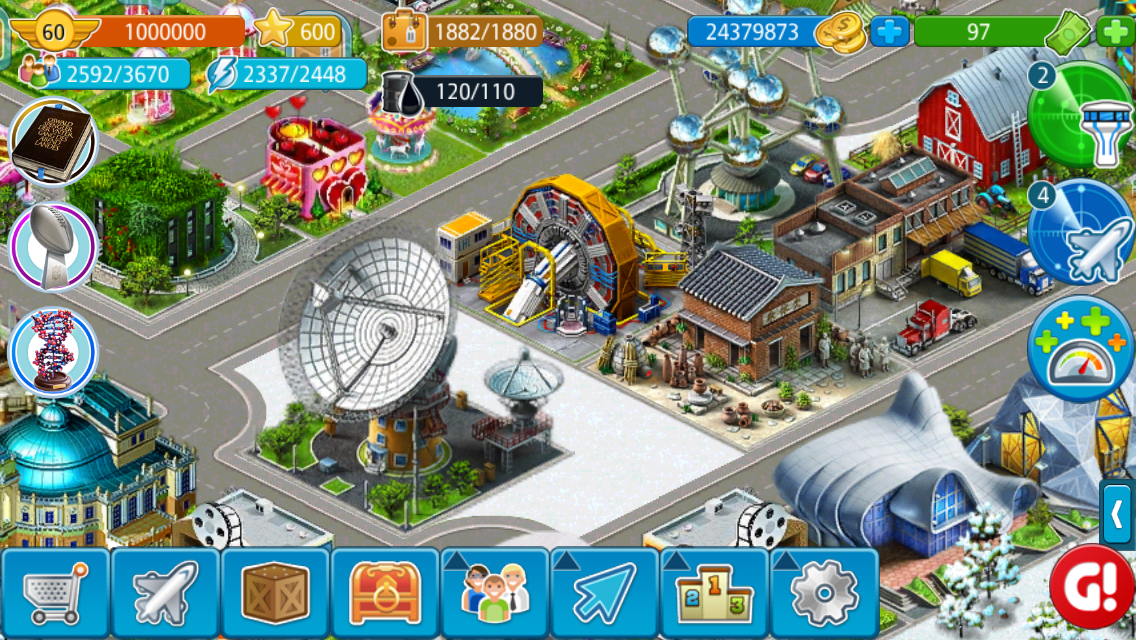Select the blue arrow cursor tool
1136x640 pixels.
[x=605, y=594]
